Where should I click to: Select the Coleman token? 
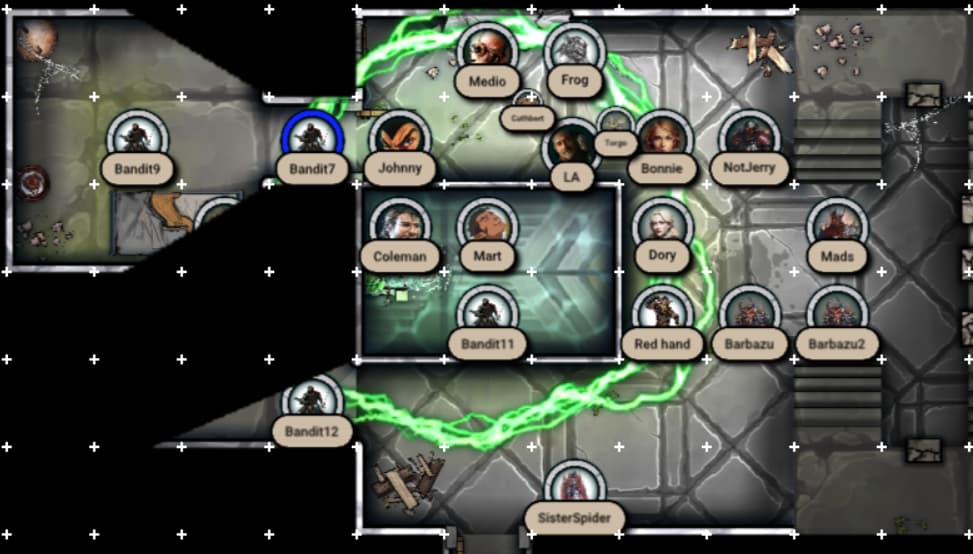(400, 227)
